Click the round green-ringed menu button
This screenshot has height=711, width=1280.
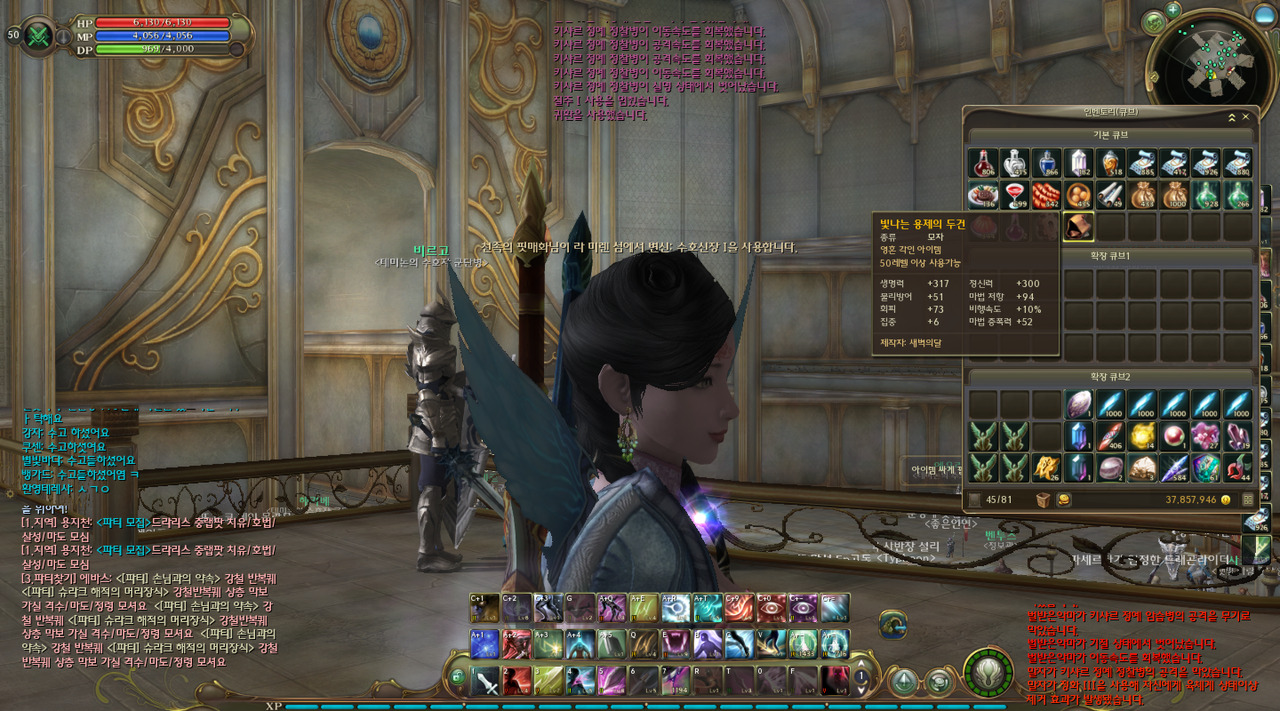(988, 672)
